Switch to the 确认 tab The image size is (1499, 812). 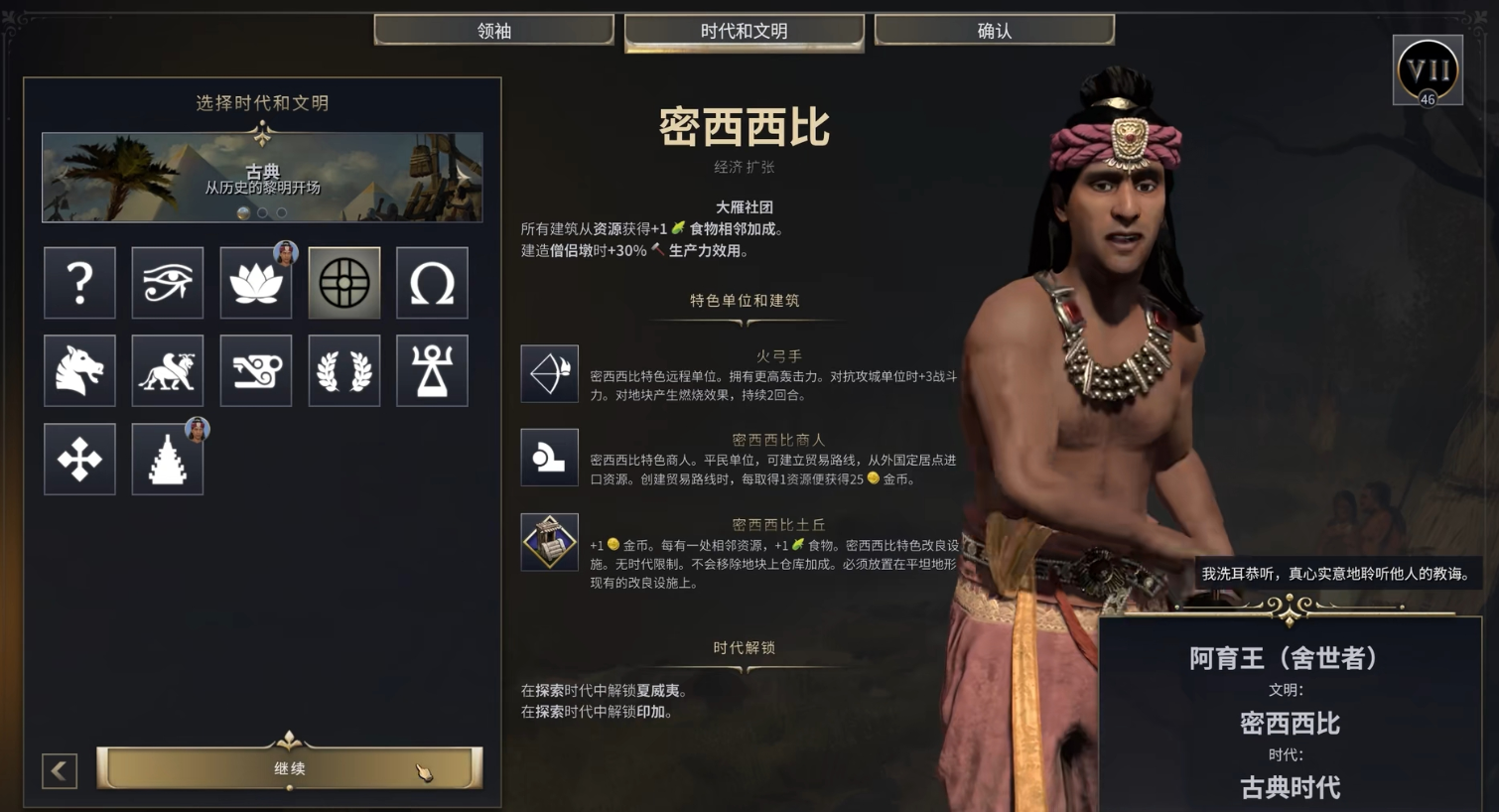click(x=993, y=30)
